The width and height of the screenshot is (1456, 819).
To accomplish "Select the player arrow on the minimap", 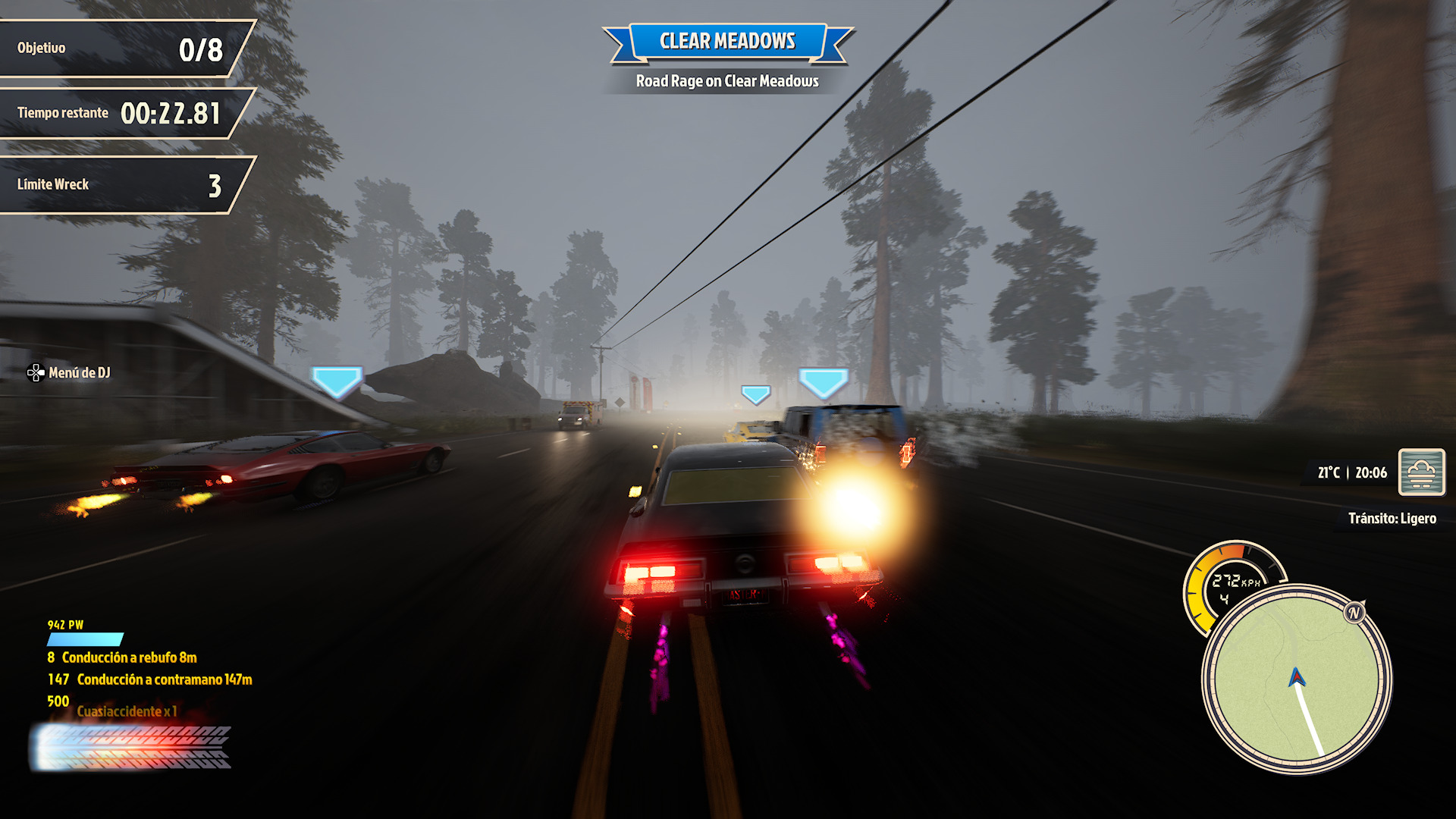I will click(1296, 676).
